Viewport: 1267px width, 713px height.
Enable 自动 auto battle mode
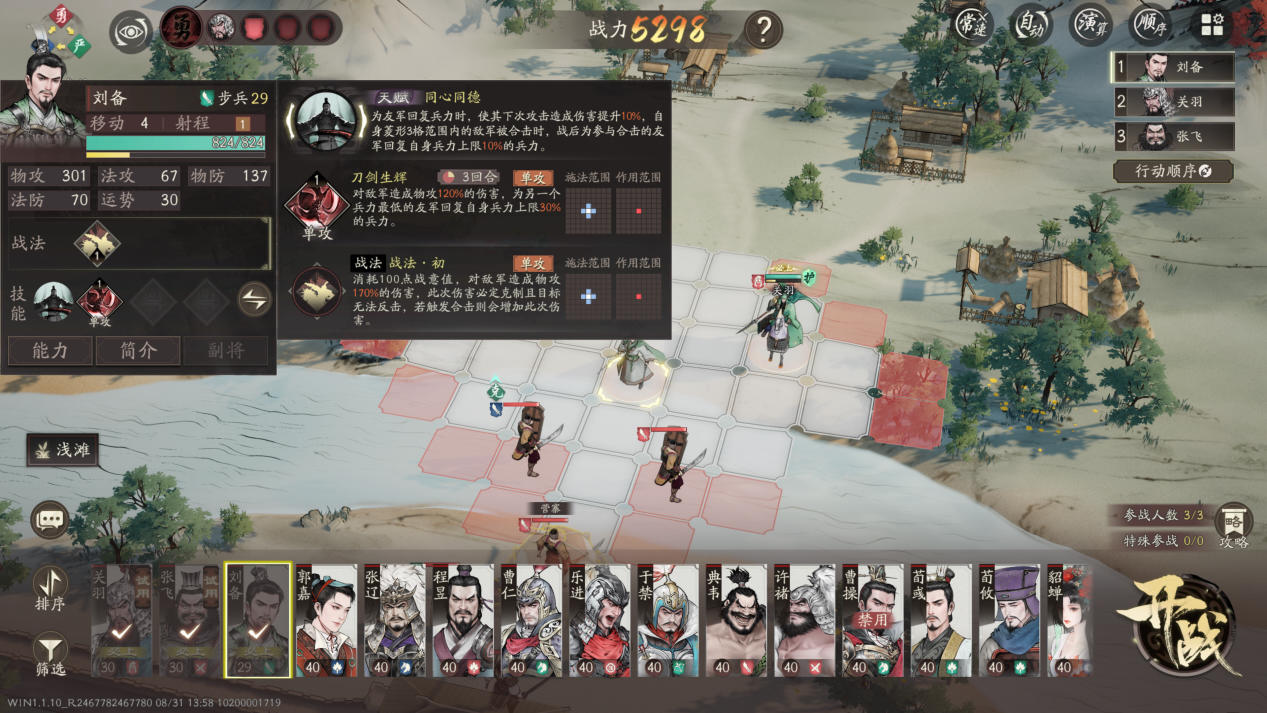pyautogui.click(x=1031, y=24)
